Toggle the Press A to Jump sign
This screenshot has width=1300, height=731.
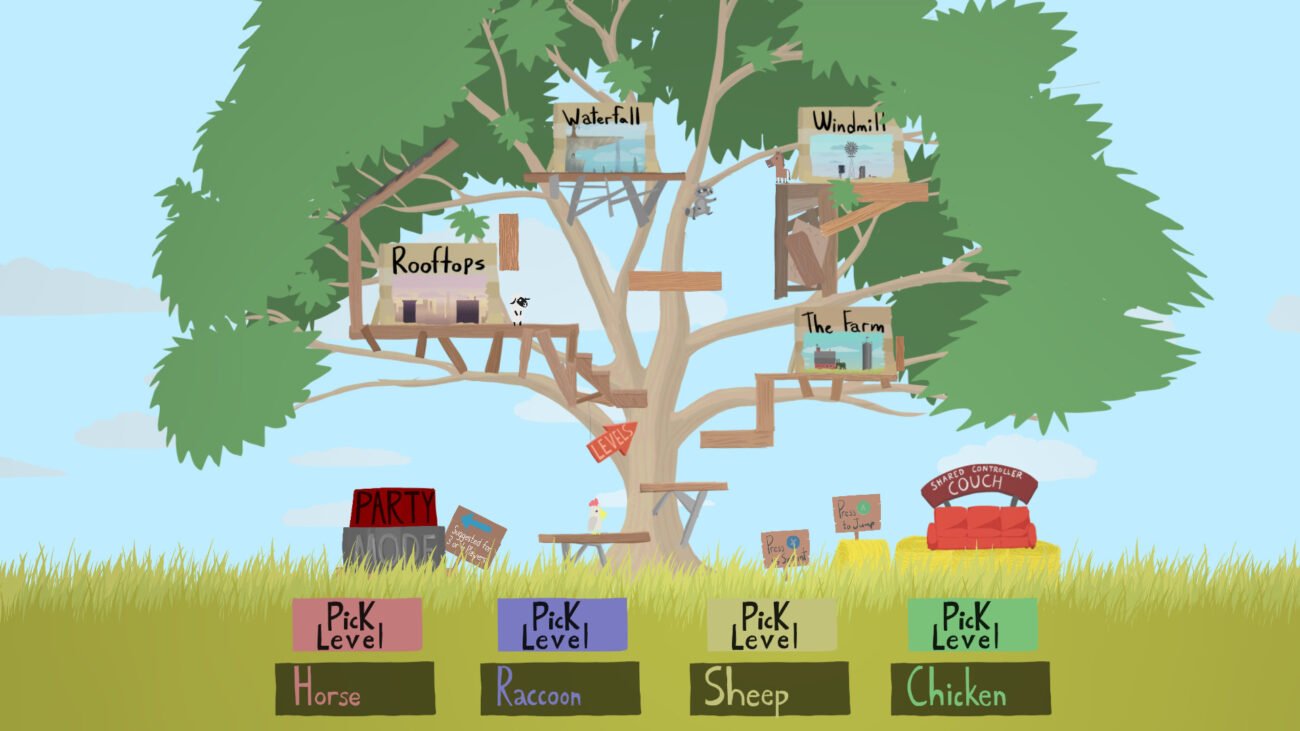tap(855, 513)
